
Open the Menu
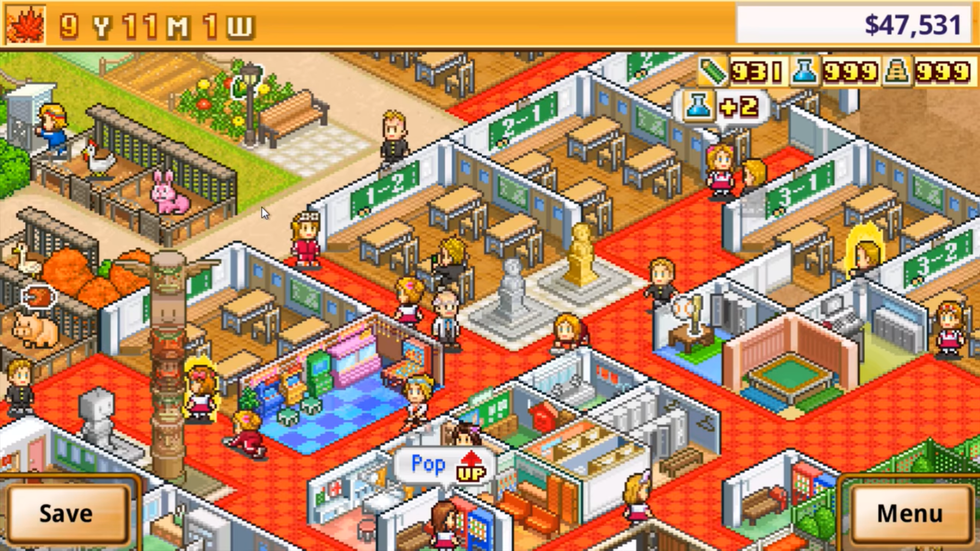click(909, 513)
